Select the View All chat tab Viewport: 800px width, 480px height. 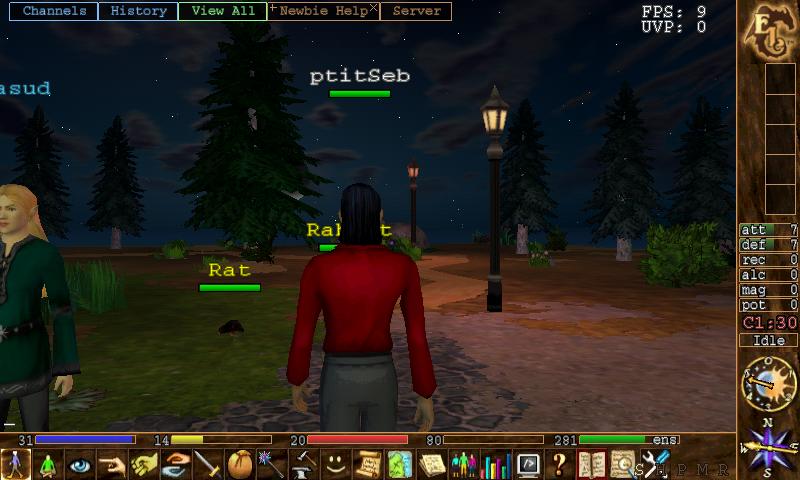click(x=222, y=12)
